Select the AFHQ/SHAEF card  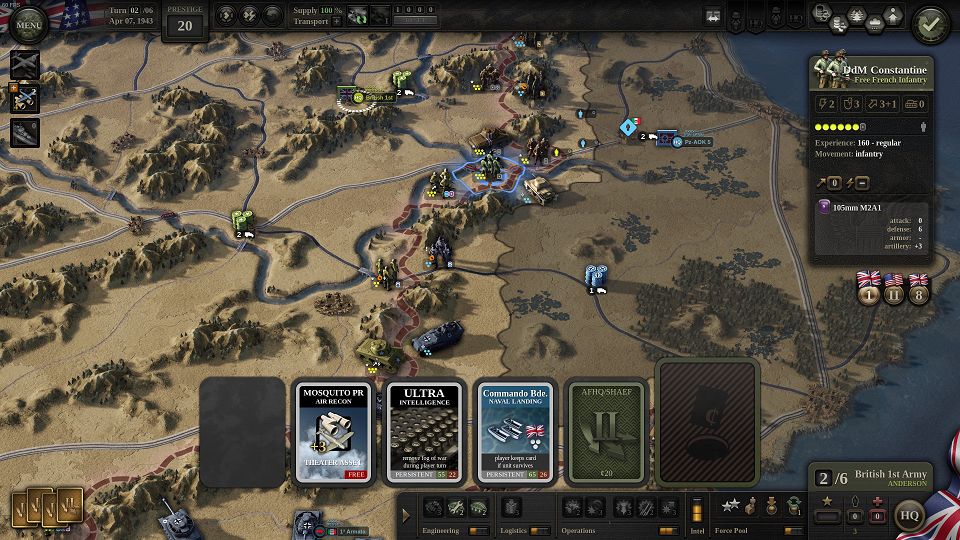pos(606,432)
